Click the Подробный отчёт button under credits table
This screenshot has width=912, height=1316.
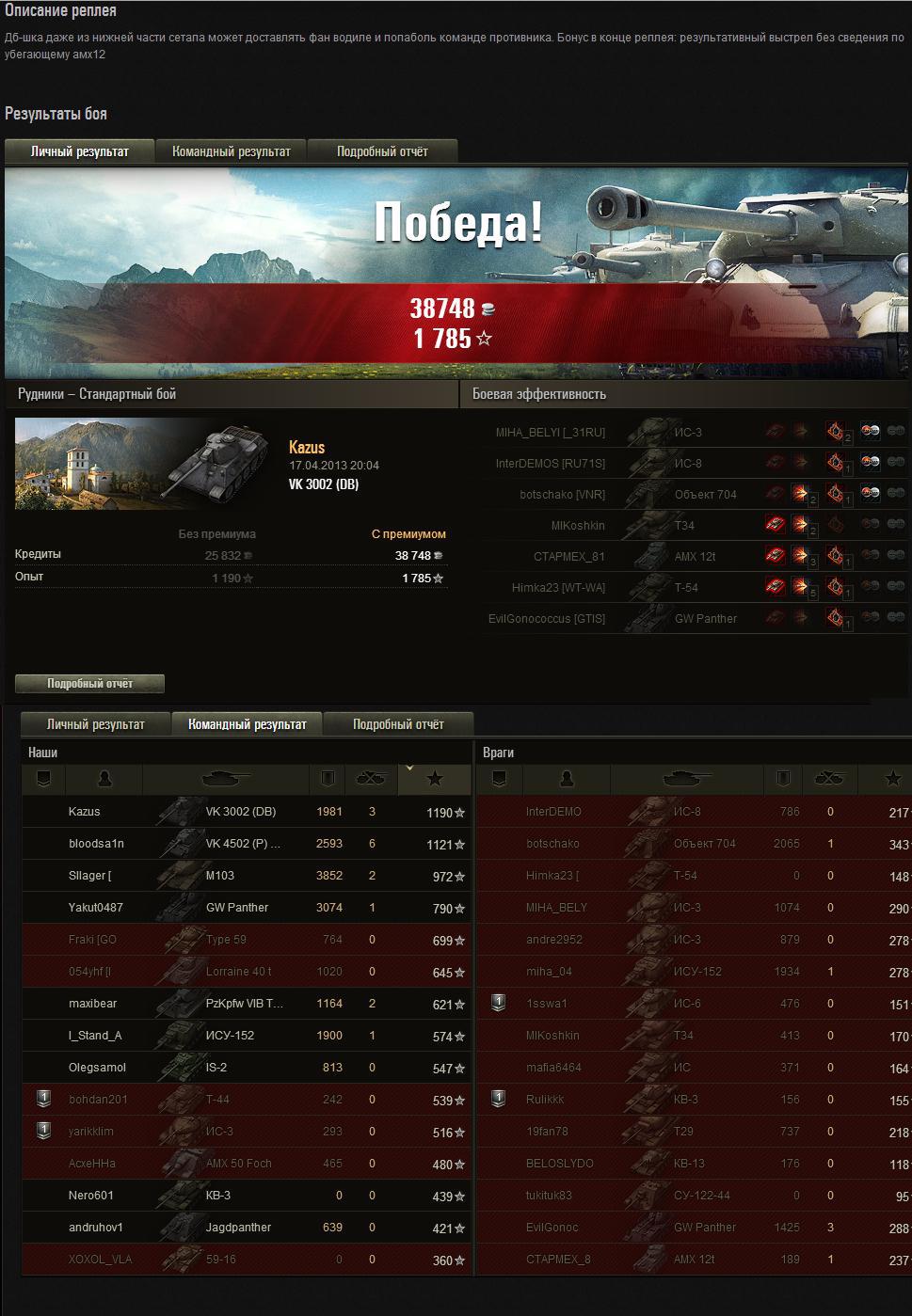point(90,684)
